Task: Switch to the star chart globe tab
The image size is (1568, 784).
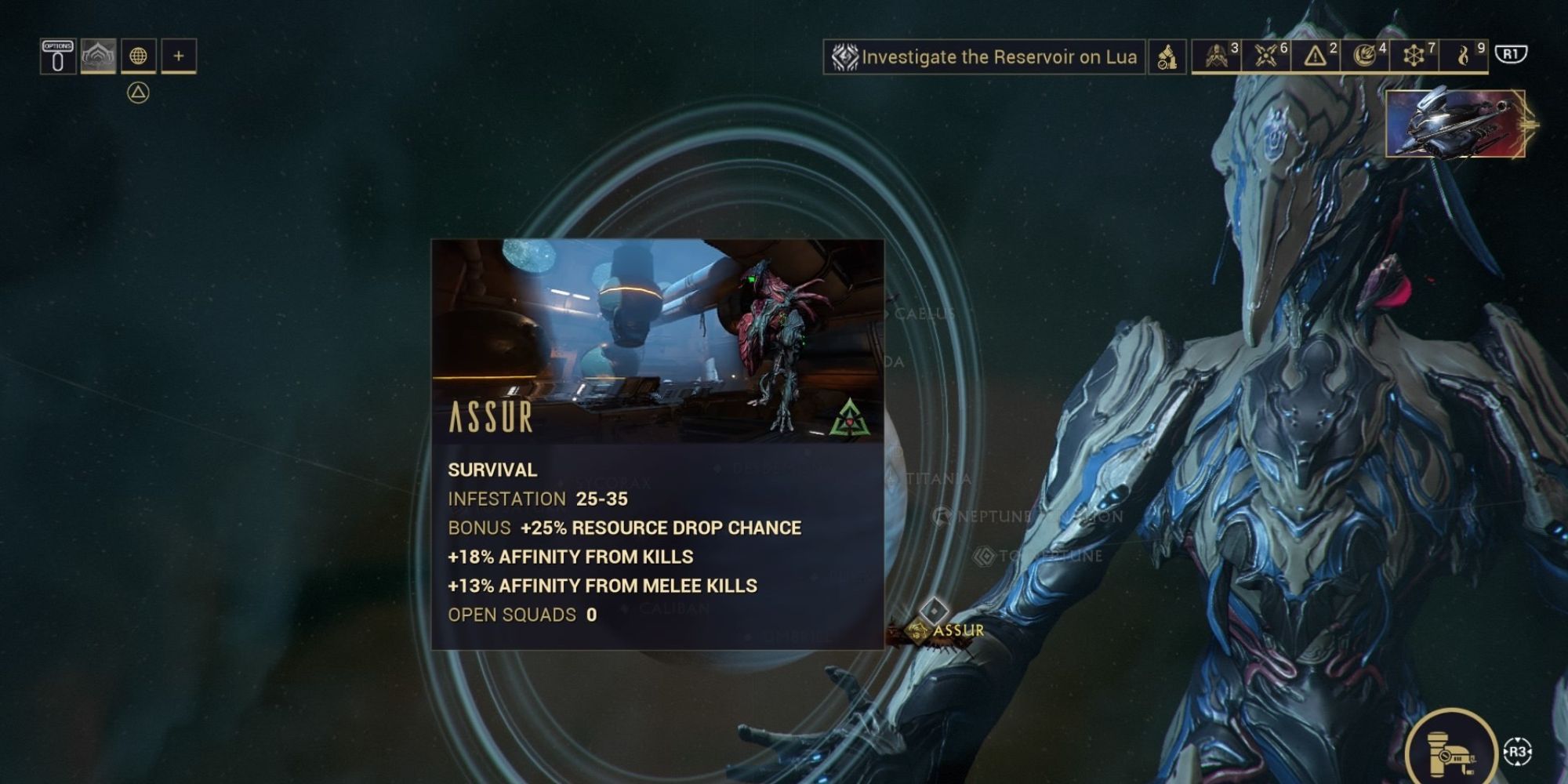Action: pos(138,56)
